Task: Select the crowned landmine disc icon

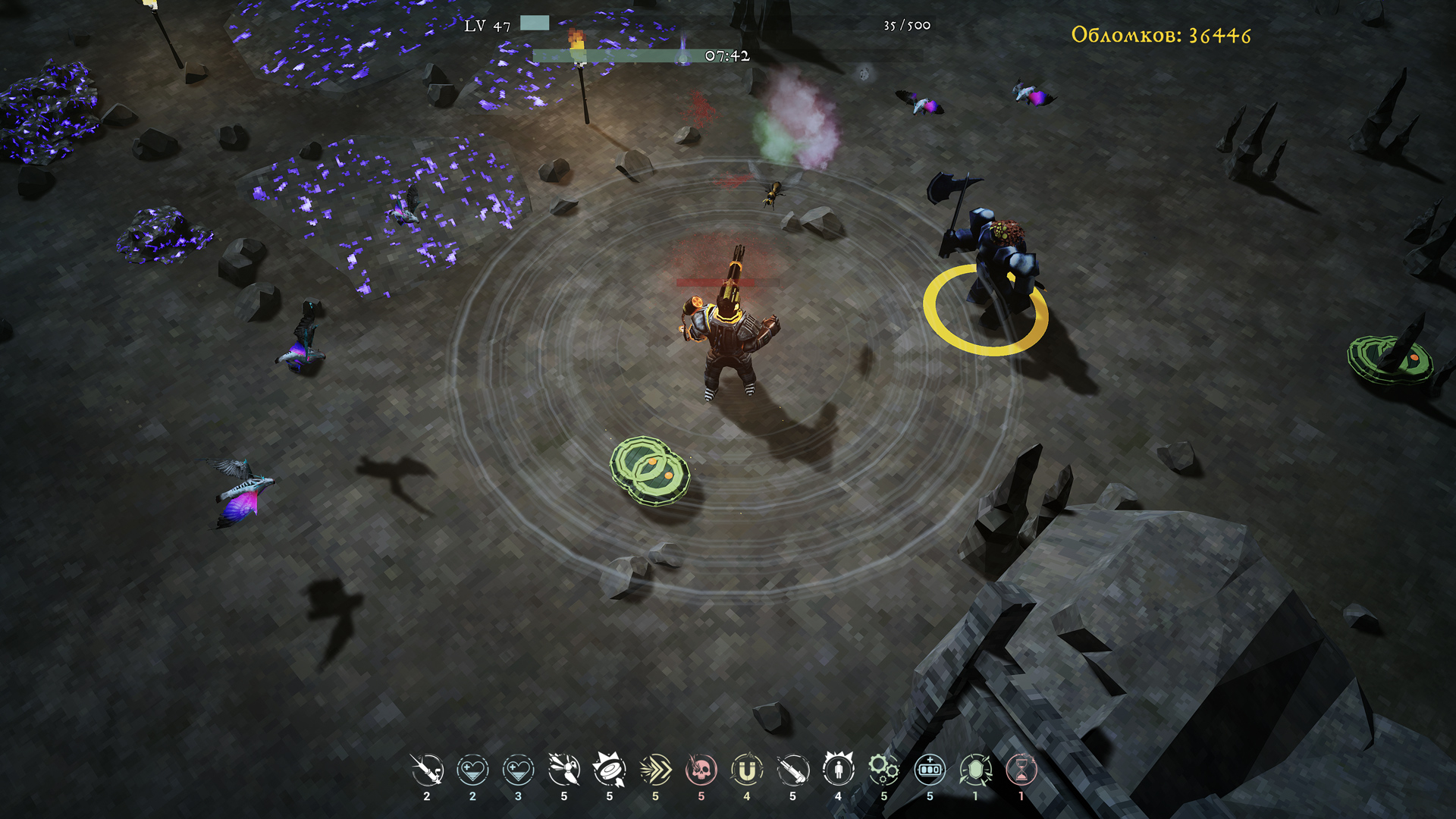Action: click(x=610, y=770)
